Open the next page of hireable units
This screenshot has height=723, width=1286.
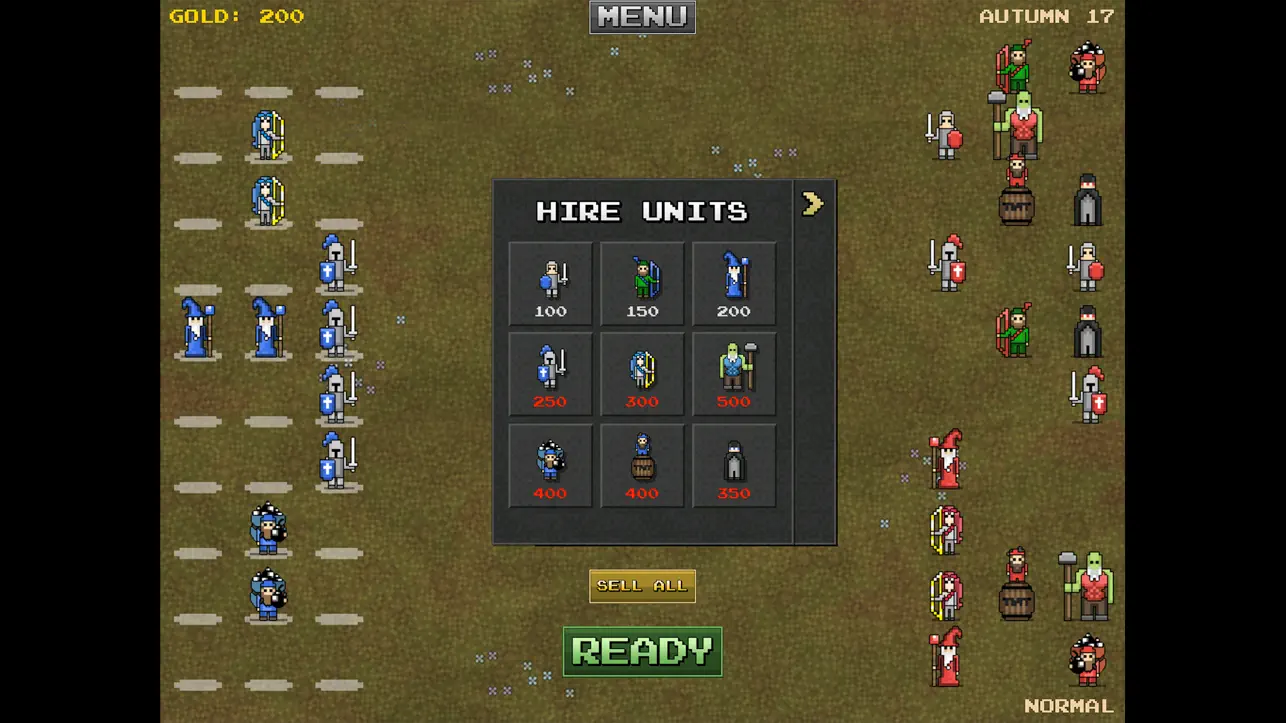click(812, 203)
